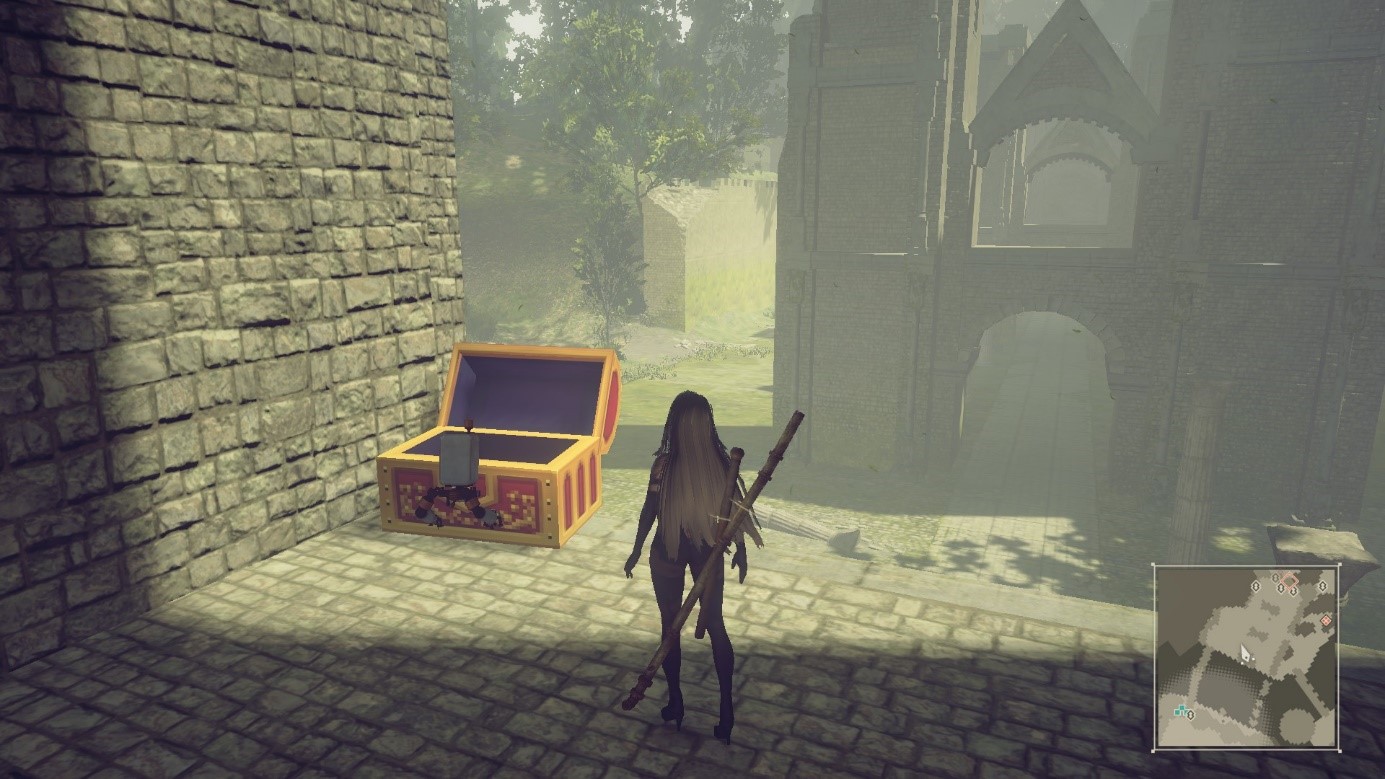1385x779 pixels.
Task: Select the small filled red diamond on minimap
Action: 1326,620
